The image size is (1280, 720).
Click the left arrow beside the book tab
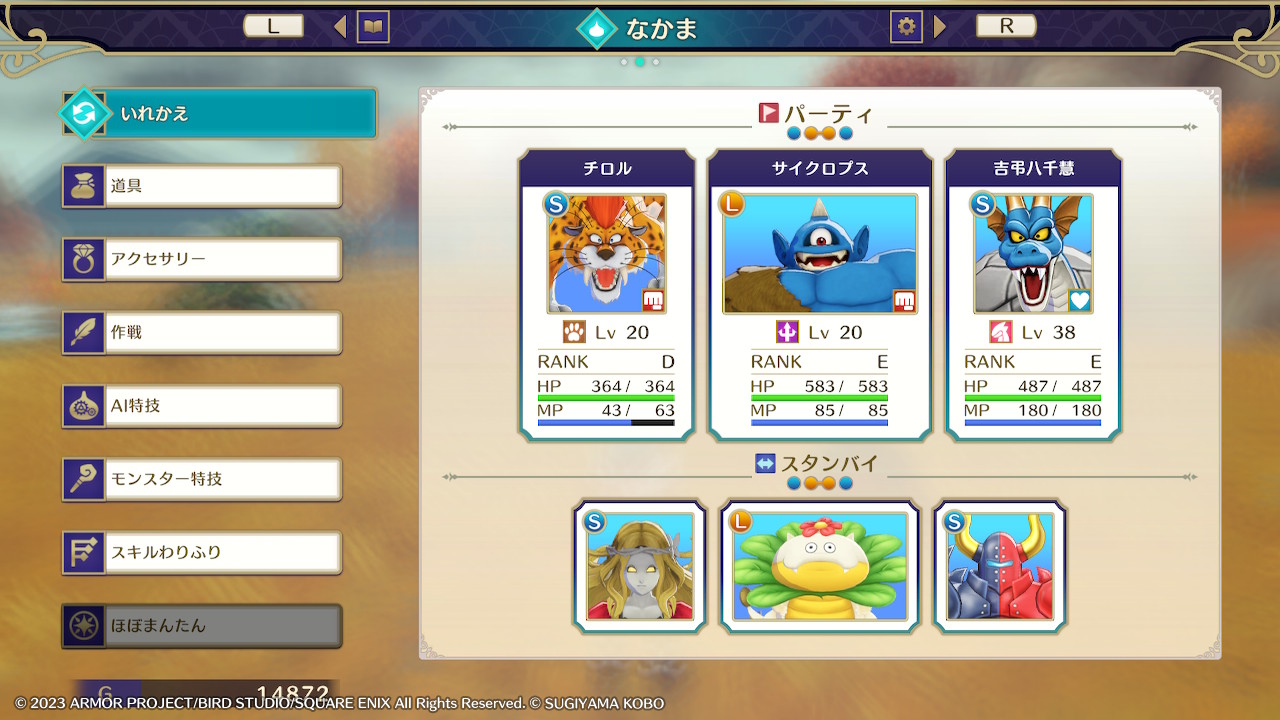(340, 27)
